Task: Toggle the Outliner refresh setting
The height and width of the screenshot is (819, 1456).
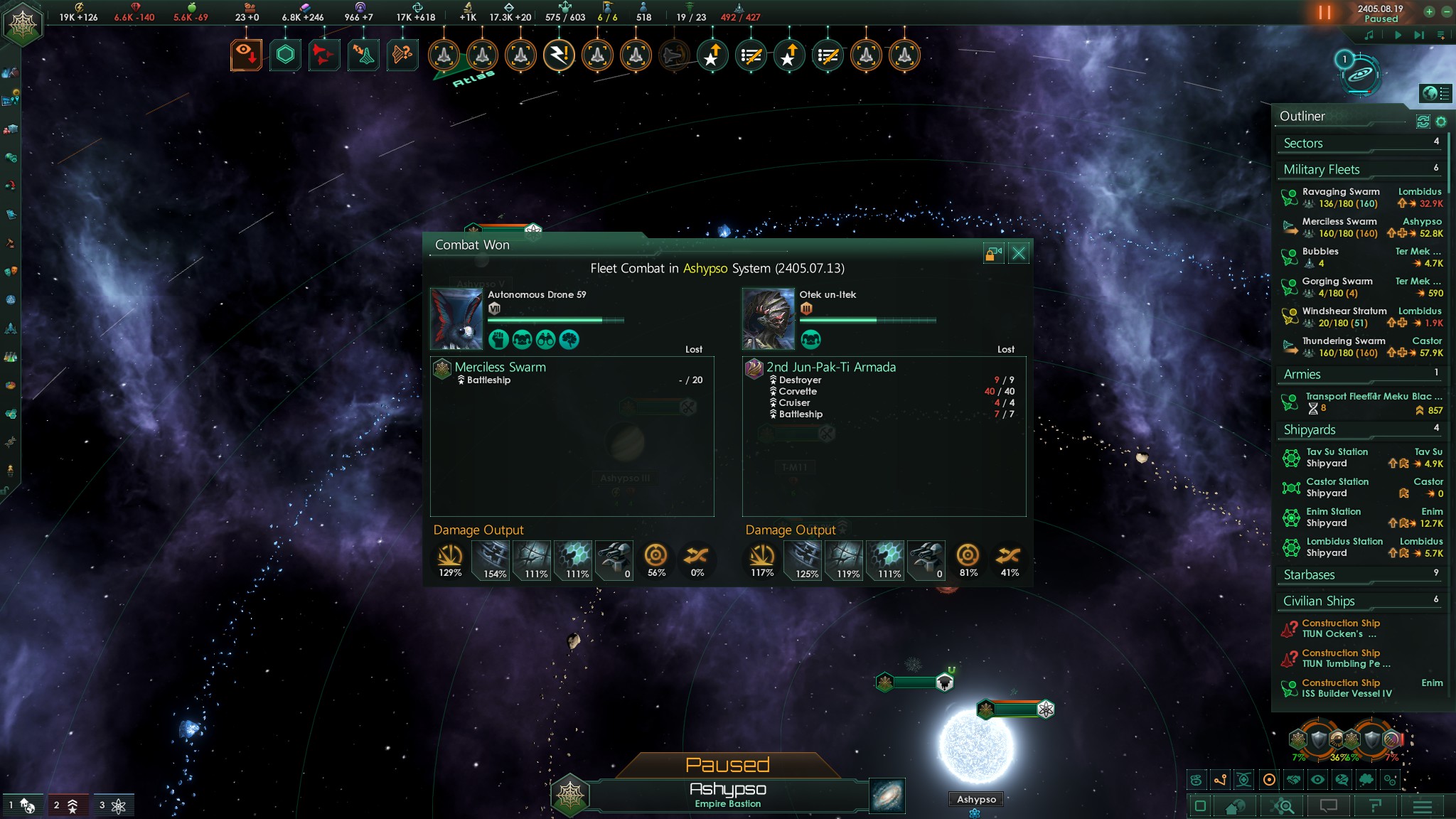Action: click(1423, 122)
